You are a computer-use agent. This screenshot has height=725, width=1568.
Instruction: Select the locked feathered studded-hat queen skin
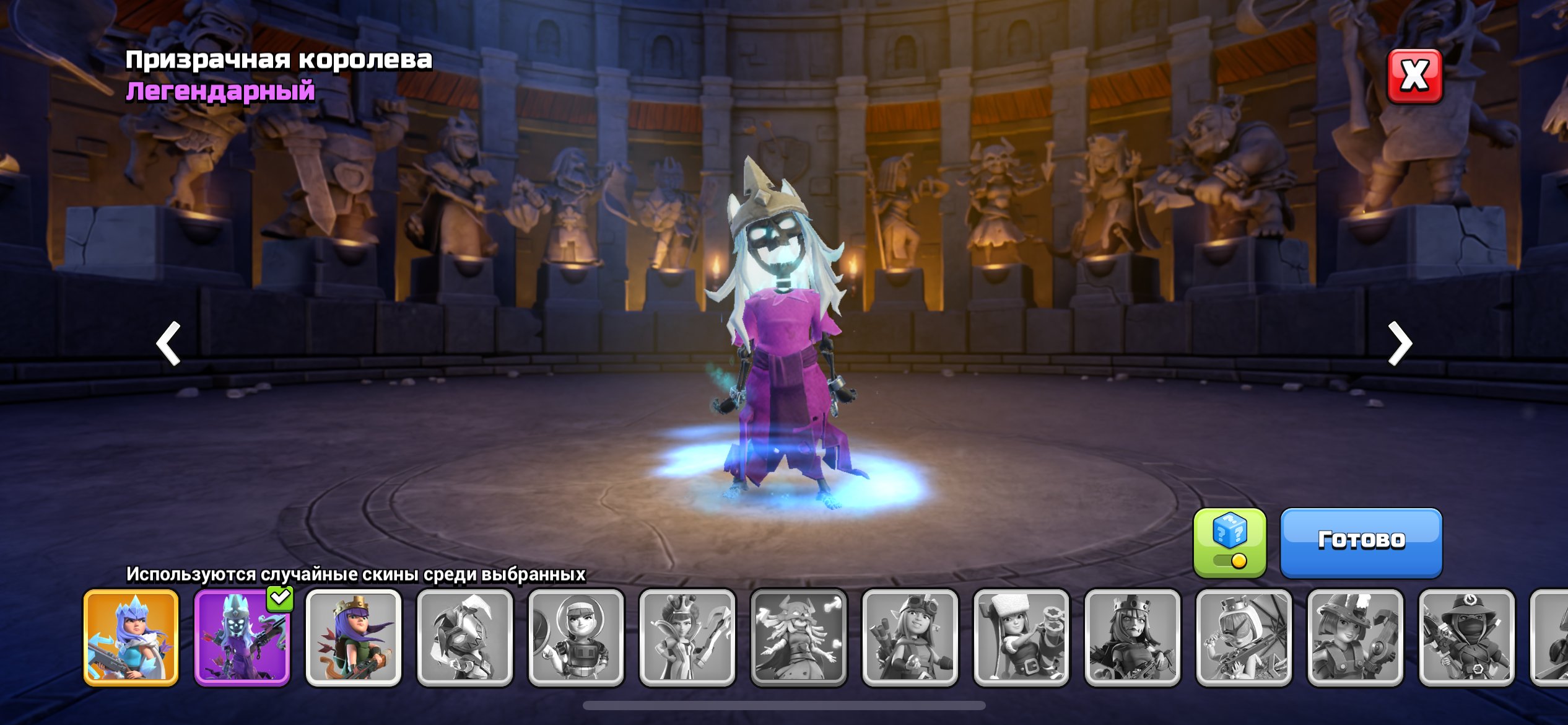point(1355,638)
